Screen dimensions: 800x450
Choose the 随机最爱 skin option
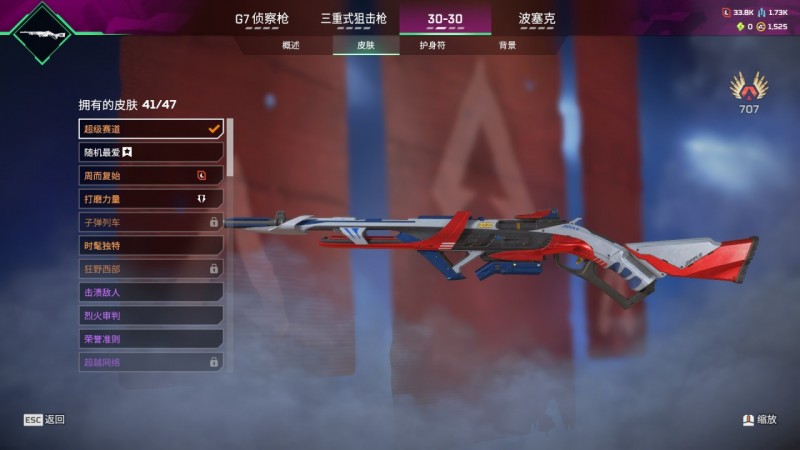click(x=150, y=152)
